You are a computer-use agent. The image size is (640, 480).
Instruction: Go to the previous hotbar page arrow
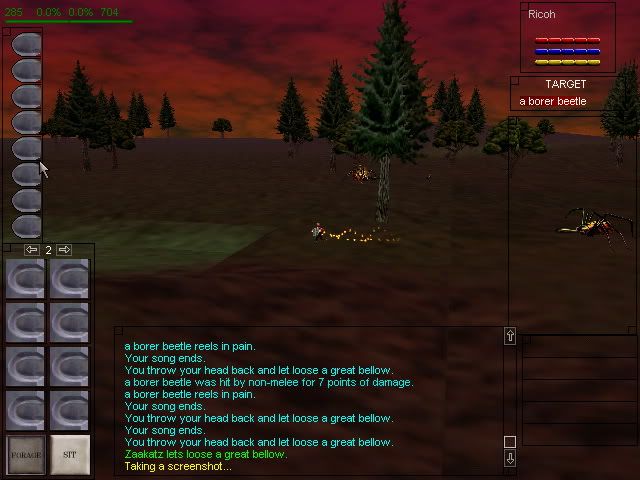coord(32,249)
